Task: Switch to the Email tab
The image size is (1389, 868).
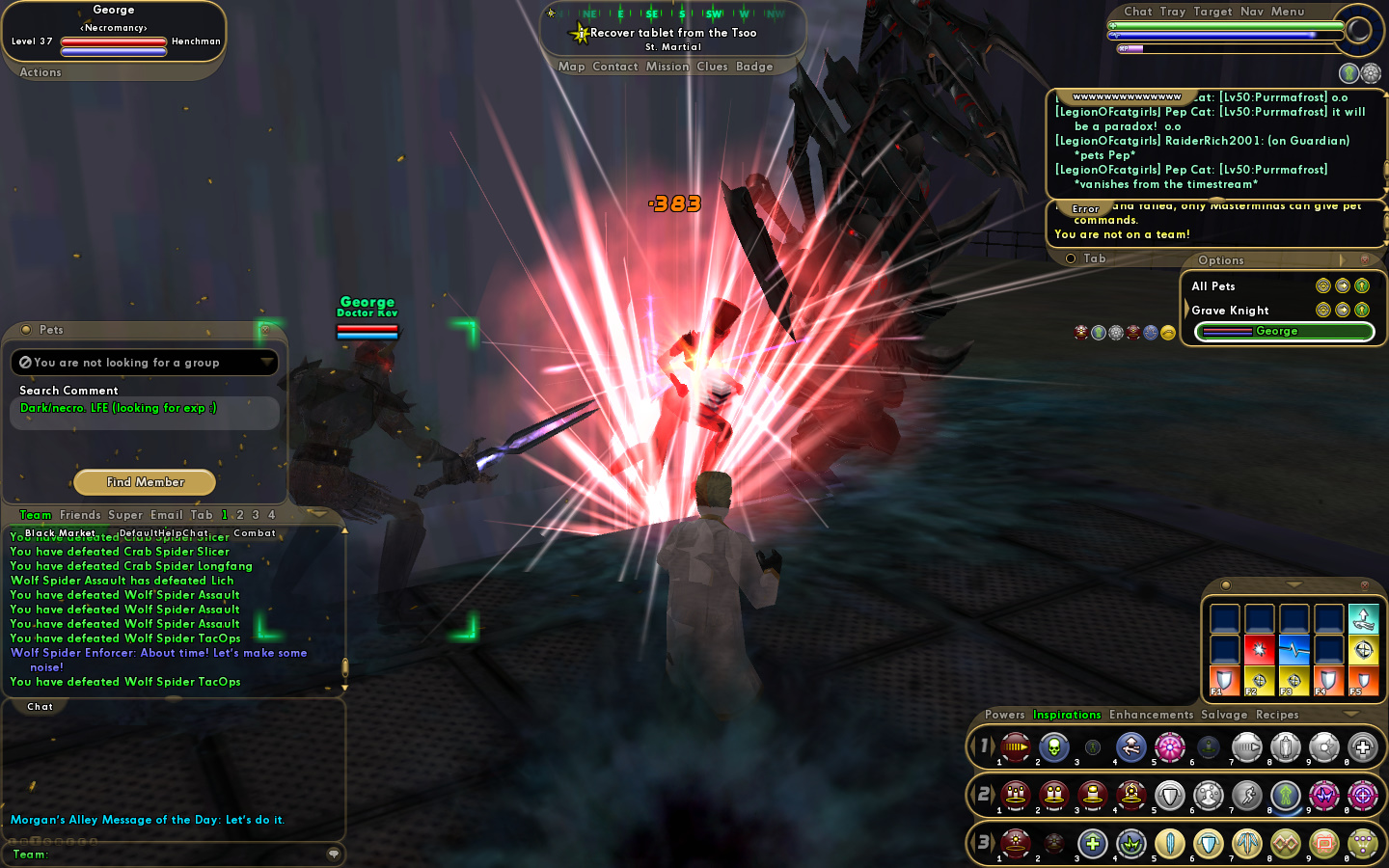Action: tap(166, 515)
